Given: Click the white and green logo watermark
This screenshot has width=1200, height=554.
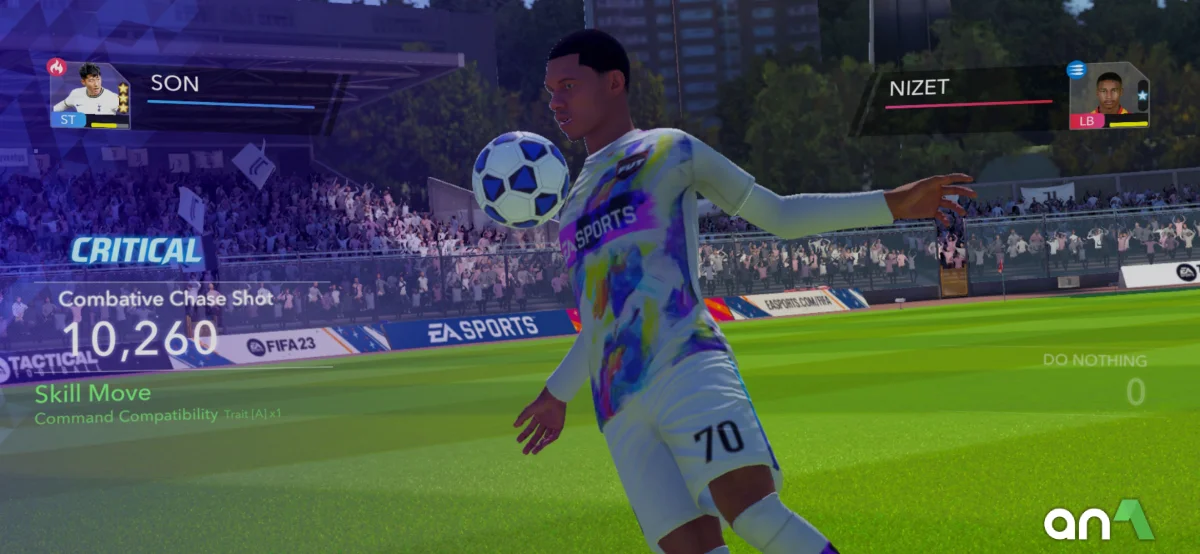Looking at the screenshot, I should 1098,521.
